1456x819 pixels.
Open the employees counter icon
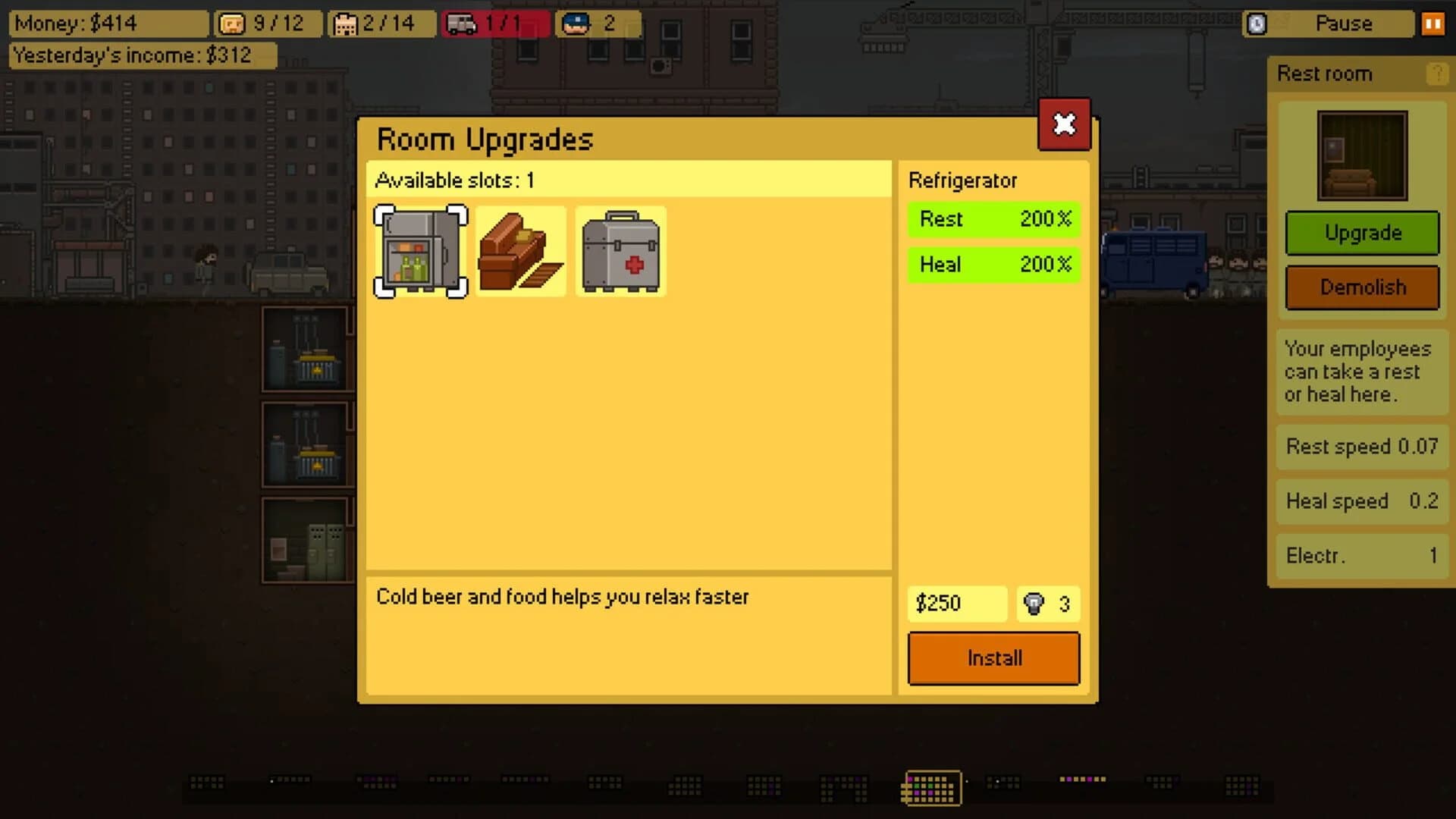coord(234,24)
